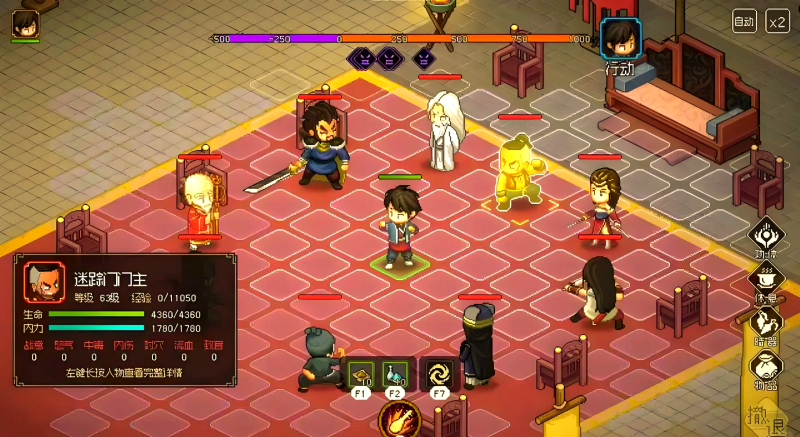Target the golden highlighted enemy unit

click(x=518, y=176)
